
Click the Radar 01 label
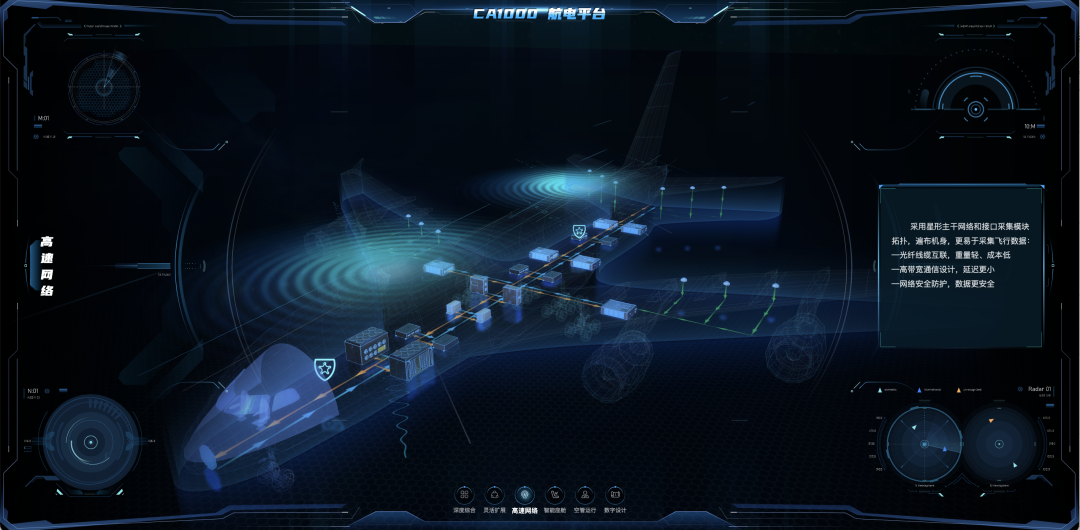1039,388
